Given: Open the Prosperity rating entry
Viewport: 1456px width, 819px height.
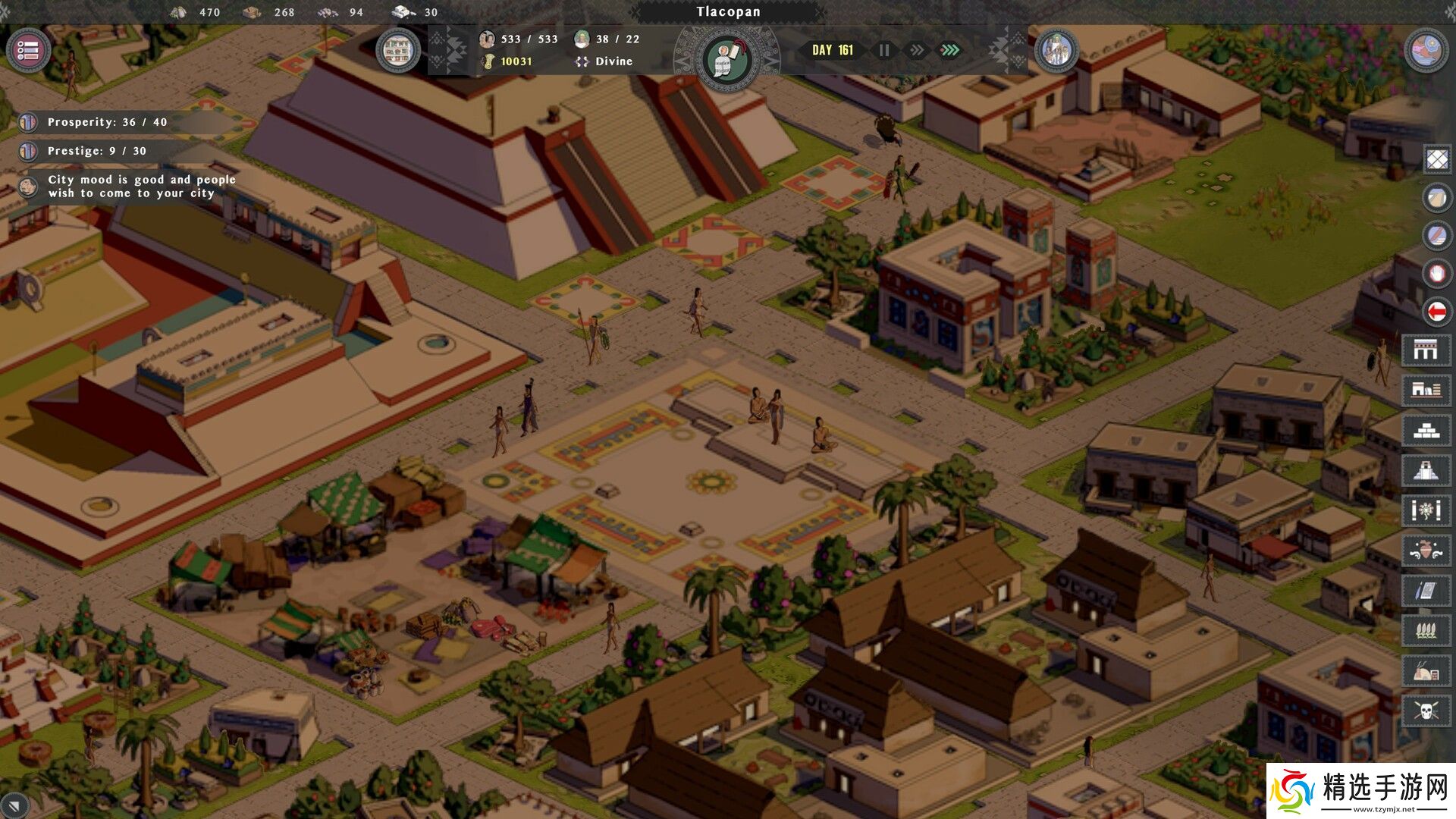Looking at the screenshot, I should point(107,122).
